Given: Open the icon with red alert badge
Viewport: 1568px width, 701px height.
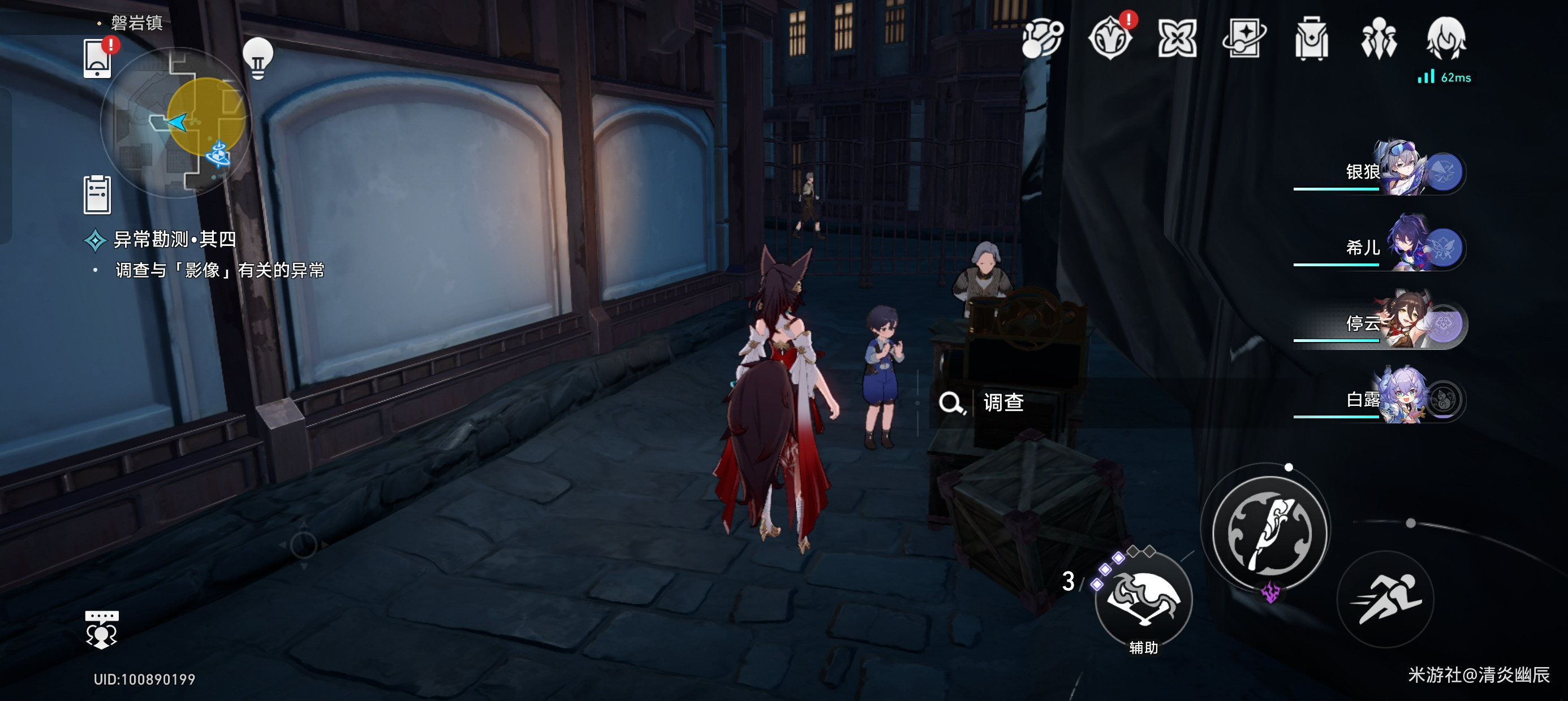Looking at the screenshot, I should point(1110,38).
